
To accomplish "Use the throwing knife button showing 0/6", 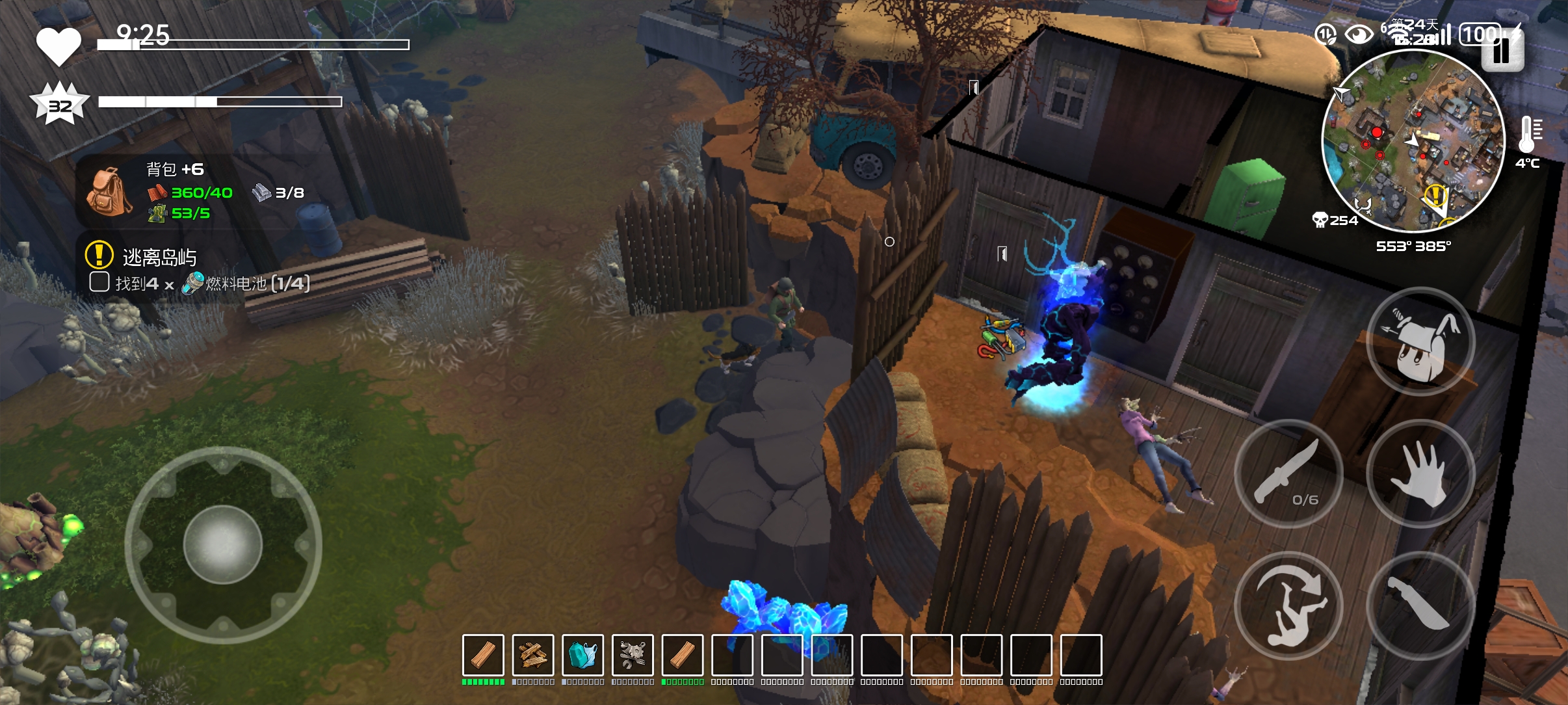I will point(1288,473).
